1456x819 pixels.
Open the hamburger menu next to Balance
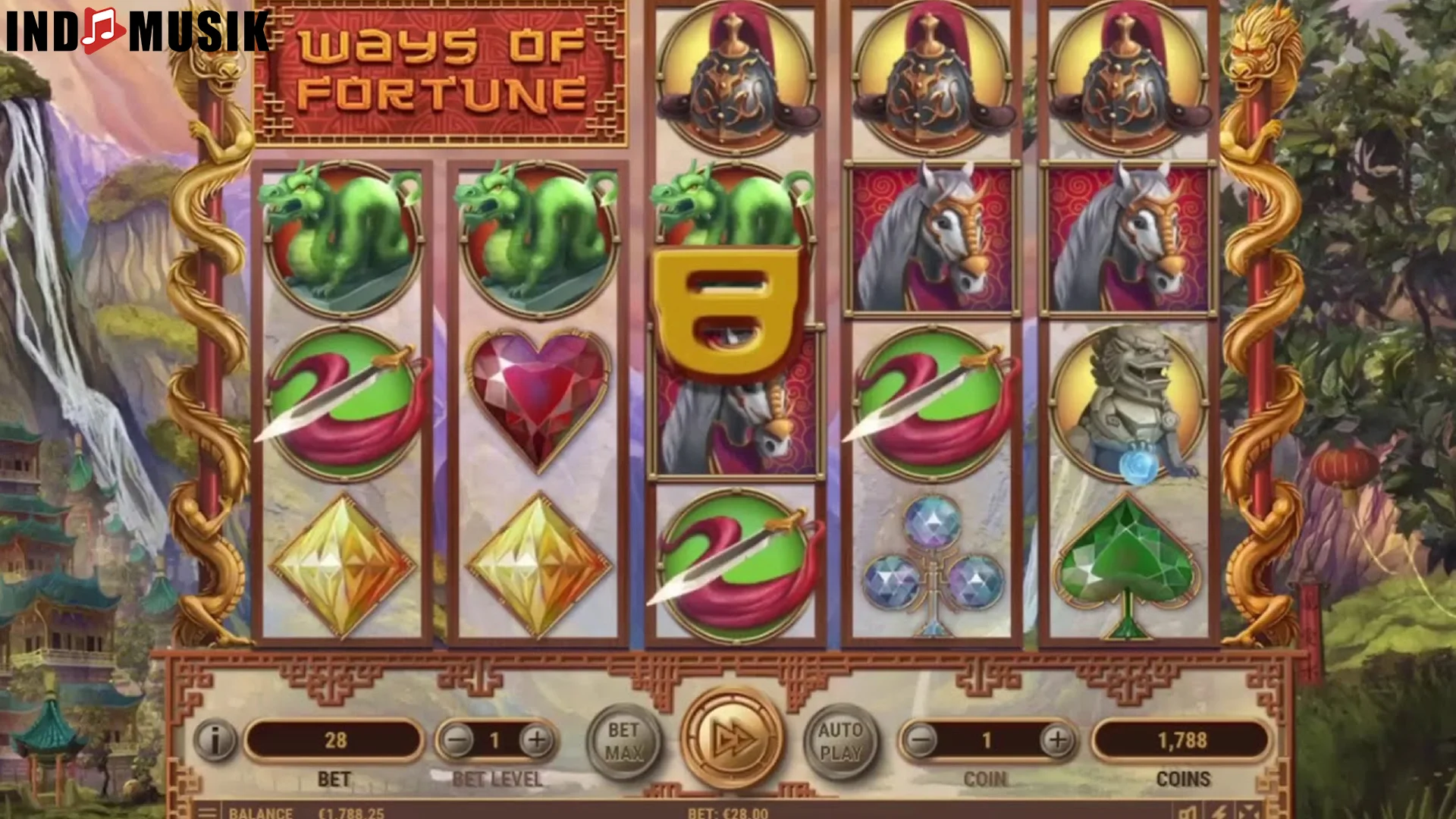click(x=206, y=813)
